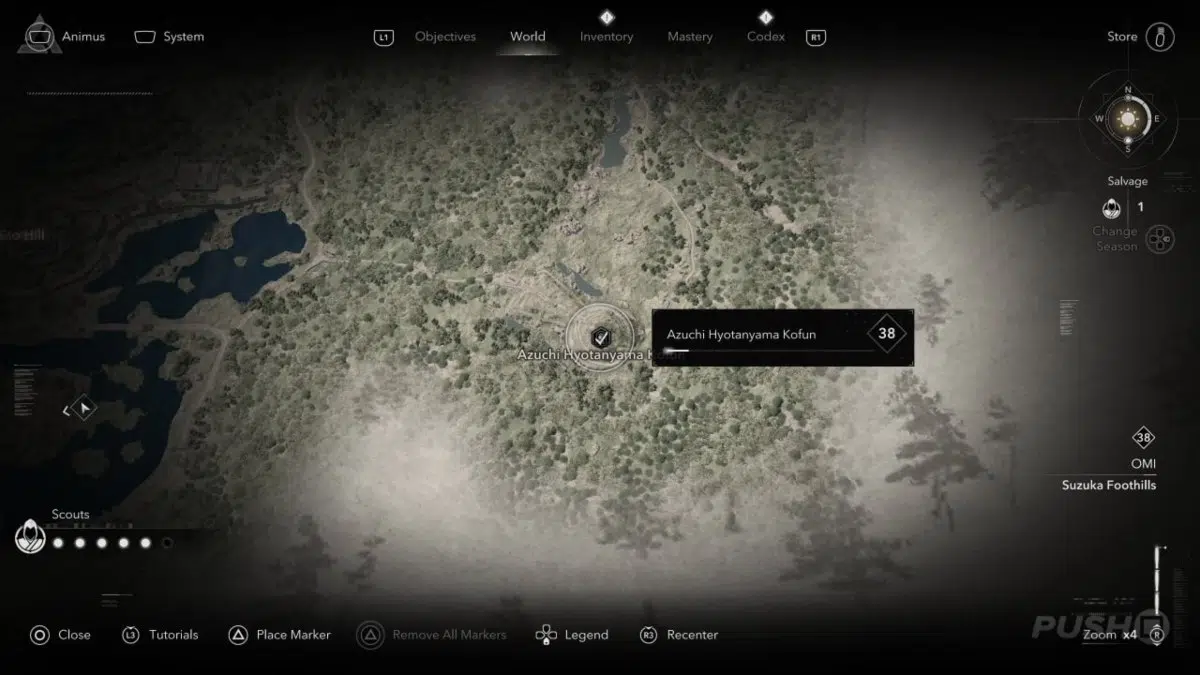Switch to the Objectives tab
Image resolution: width=1200 pixels, height=675 pixels.
(x=445, y=37)
